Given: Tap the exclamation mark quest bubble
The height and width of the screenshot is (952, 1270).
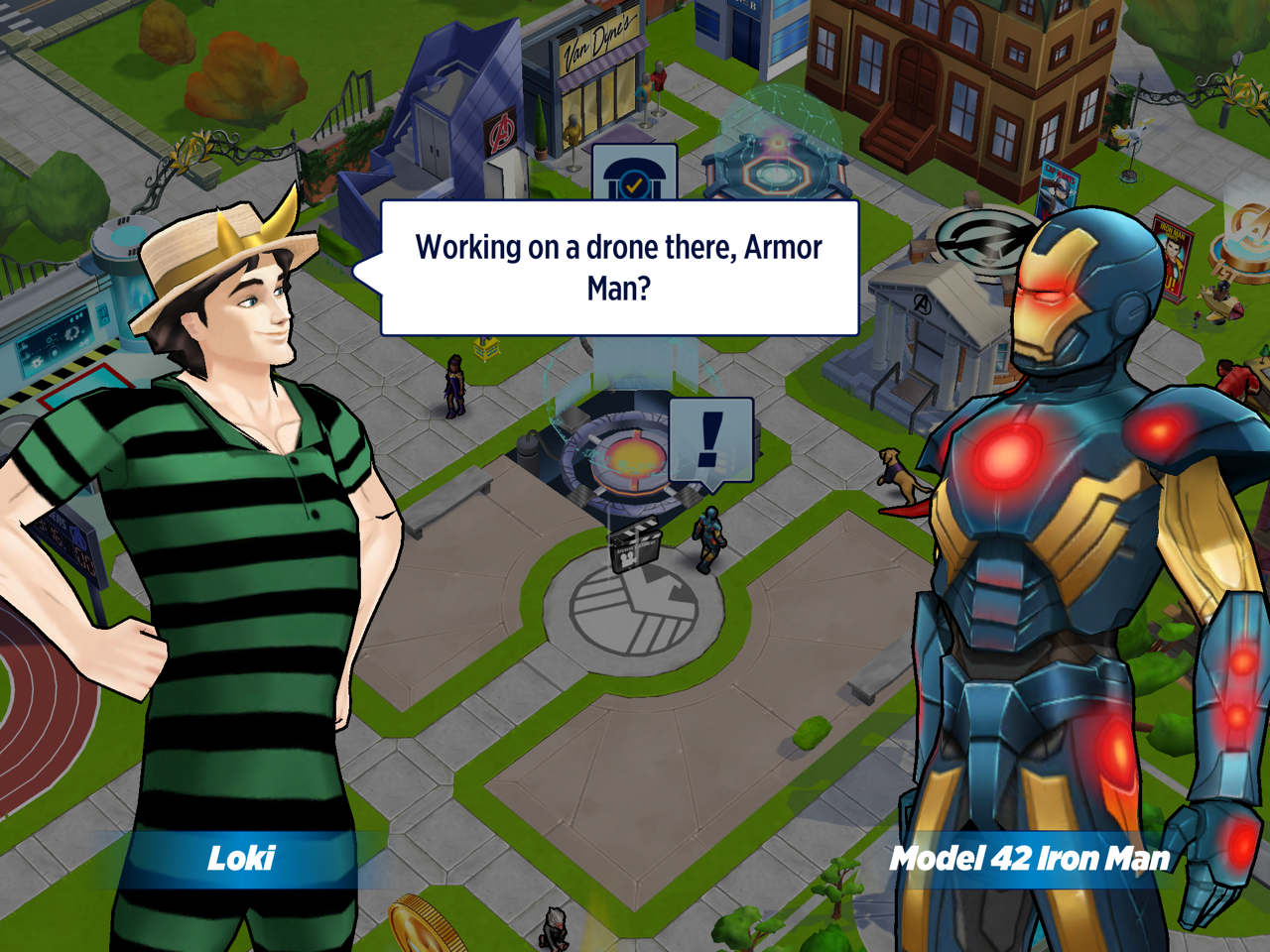Looking at the screenshot, I should [x=710, y=439].
